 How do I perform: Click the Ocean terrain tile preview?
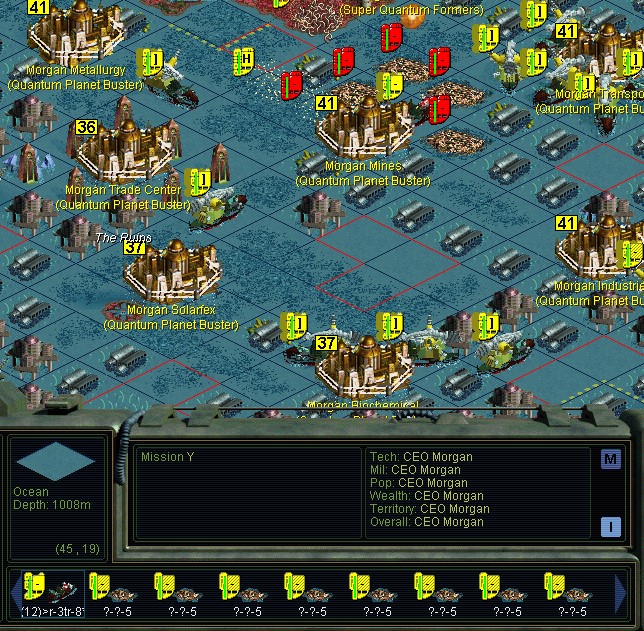(57, 461)
